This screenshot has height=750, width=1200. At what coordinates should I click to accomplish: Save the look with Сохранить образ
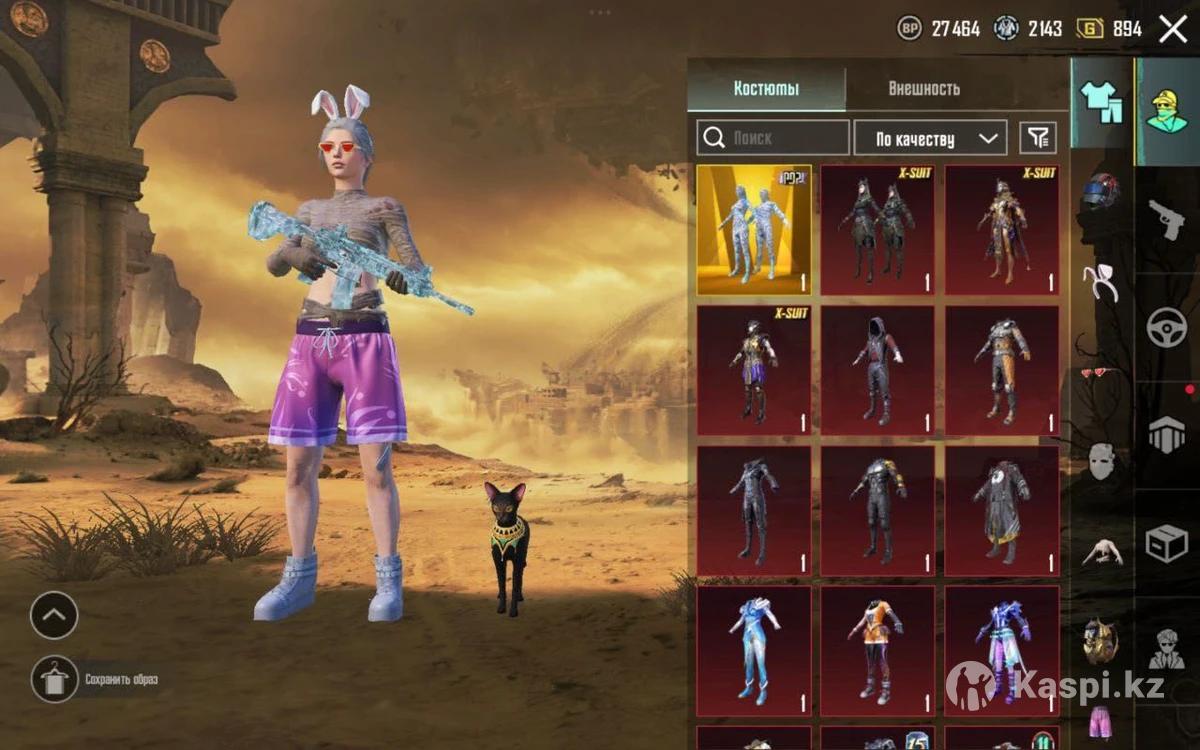54,680
